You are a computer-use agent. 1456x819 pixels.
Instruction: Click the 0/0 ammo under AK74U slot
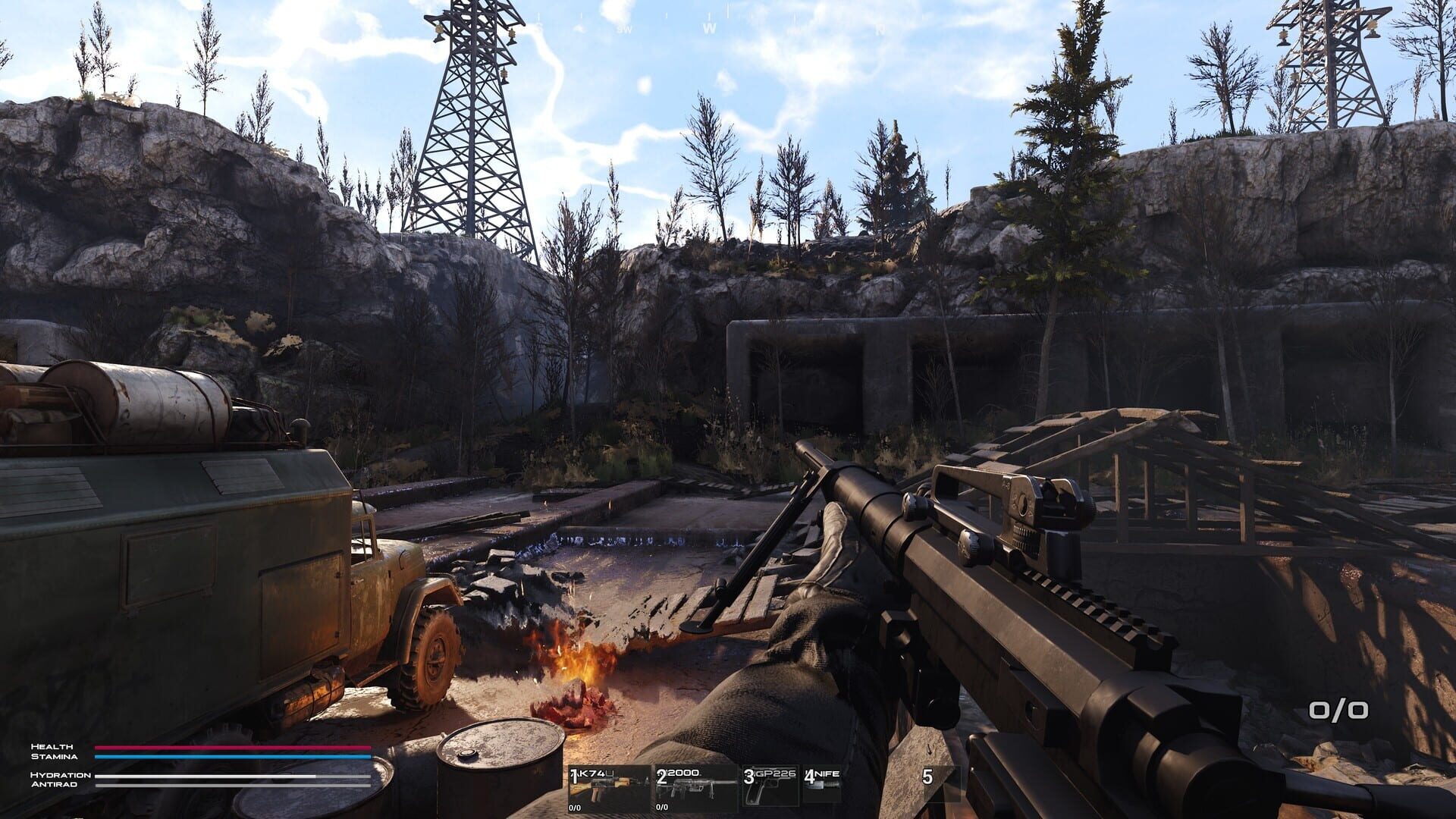(574, 808)
